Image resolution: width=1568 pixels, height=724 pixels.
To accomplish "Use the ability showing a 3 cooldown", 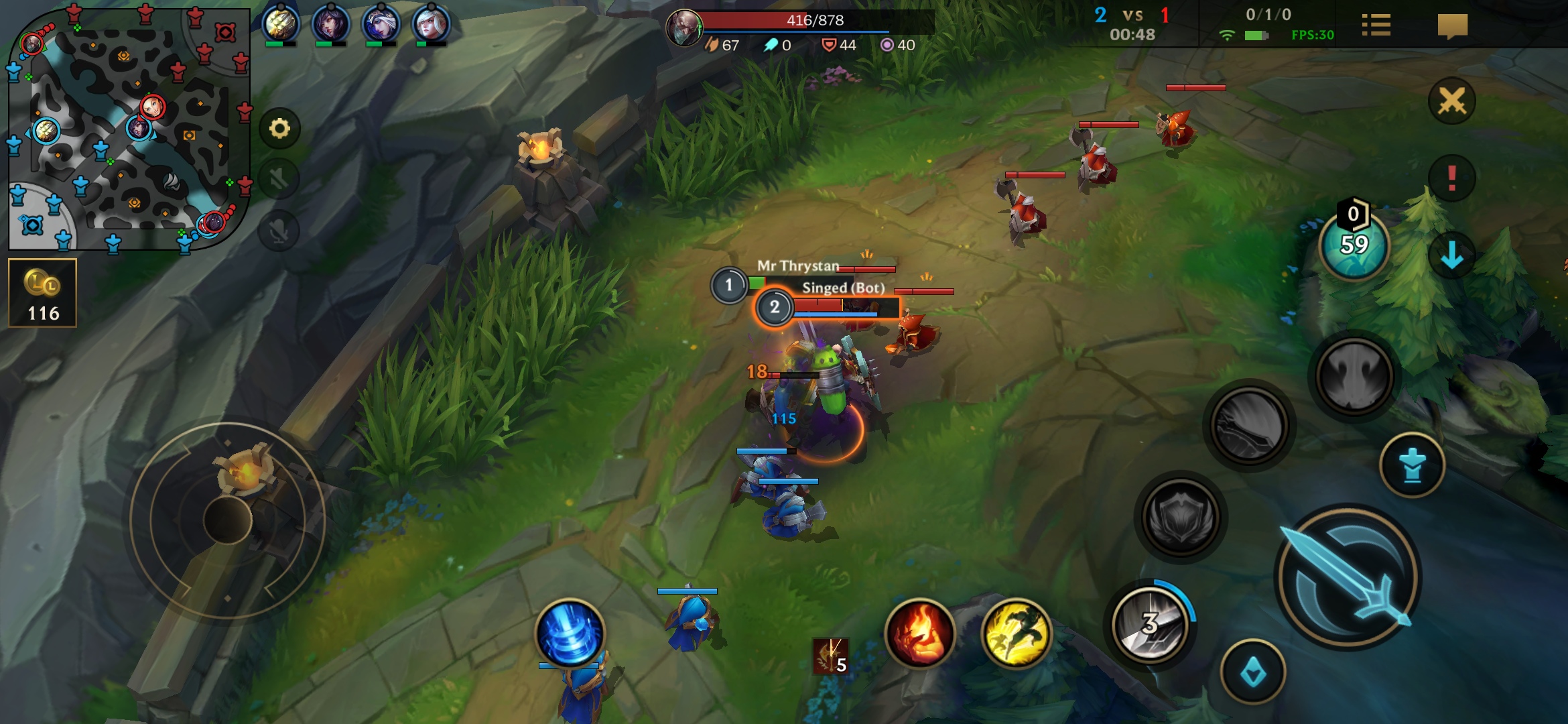I will click(1150, 623).
